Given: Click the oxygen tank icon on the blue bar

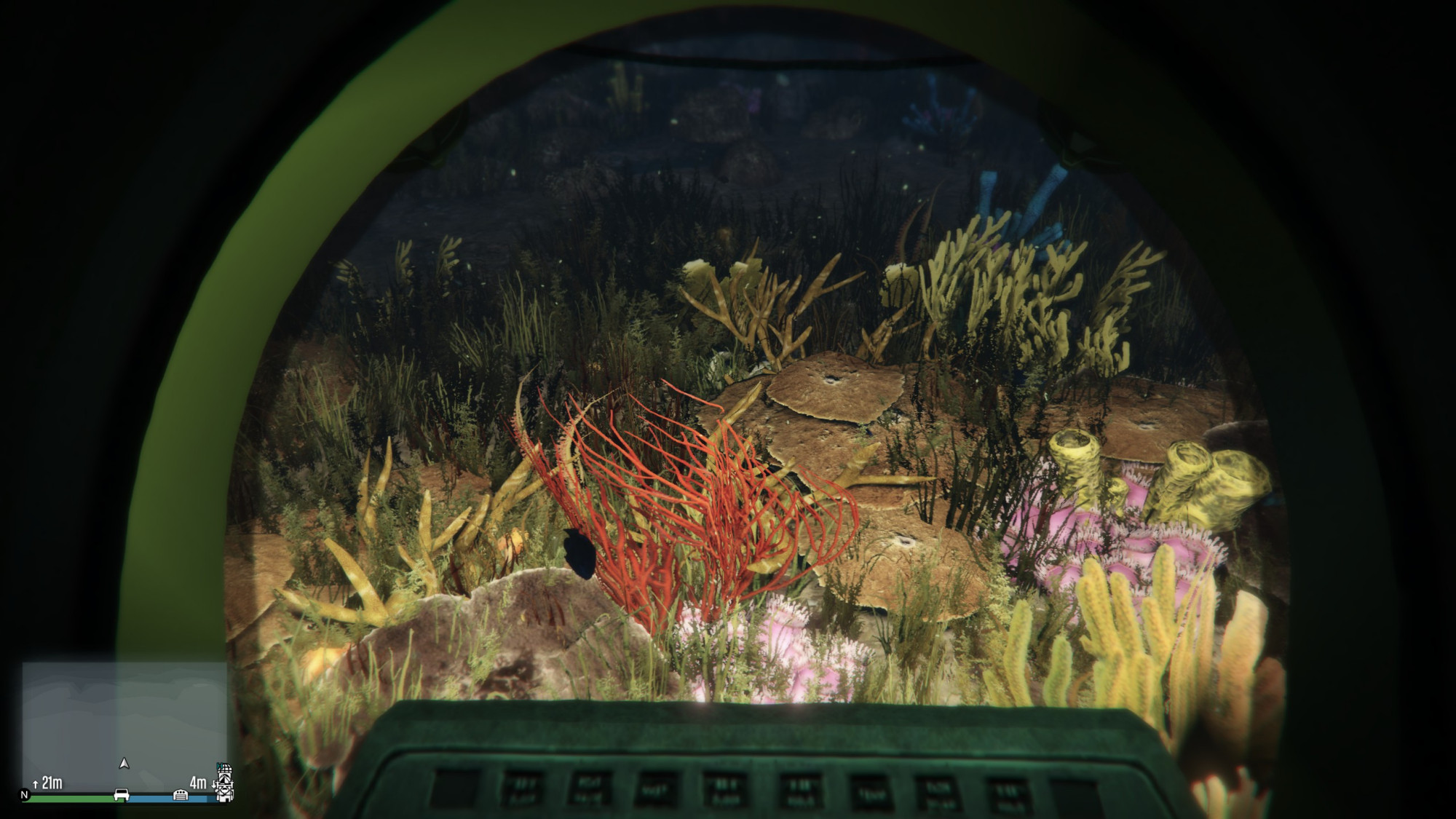Looking at the screenshot, I should point(180,795).
